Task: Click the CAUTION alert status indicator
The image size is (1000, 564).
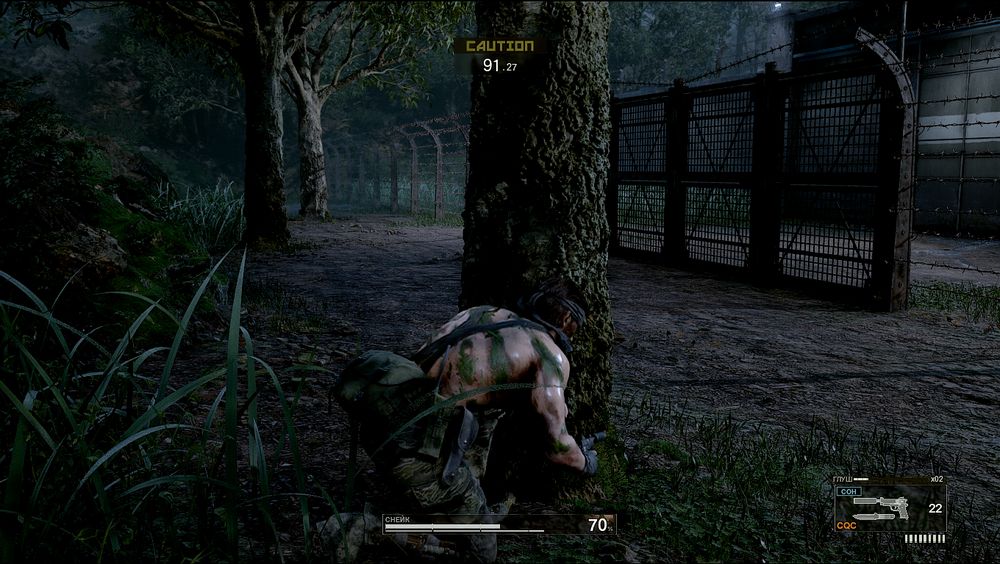Action: tap(499, 46)
